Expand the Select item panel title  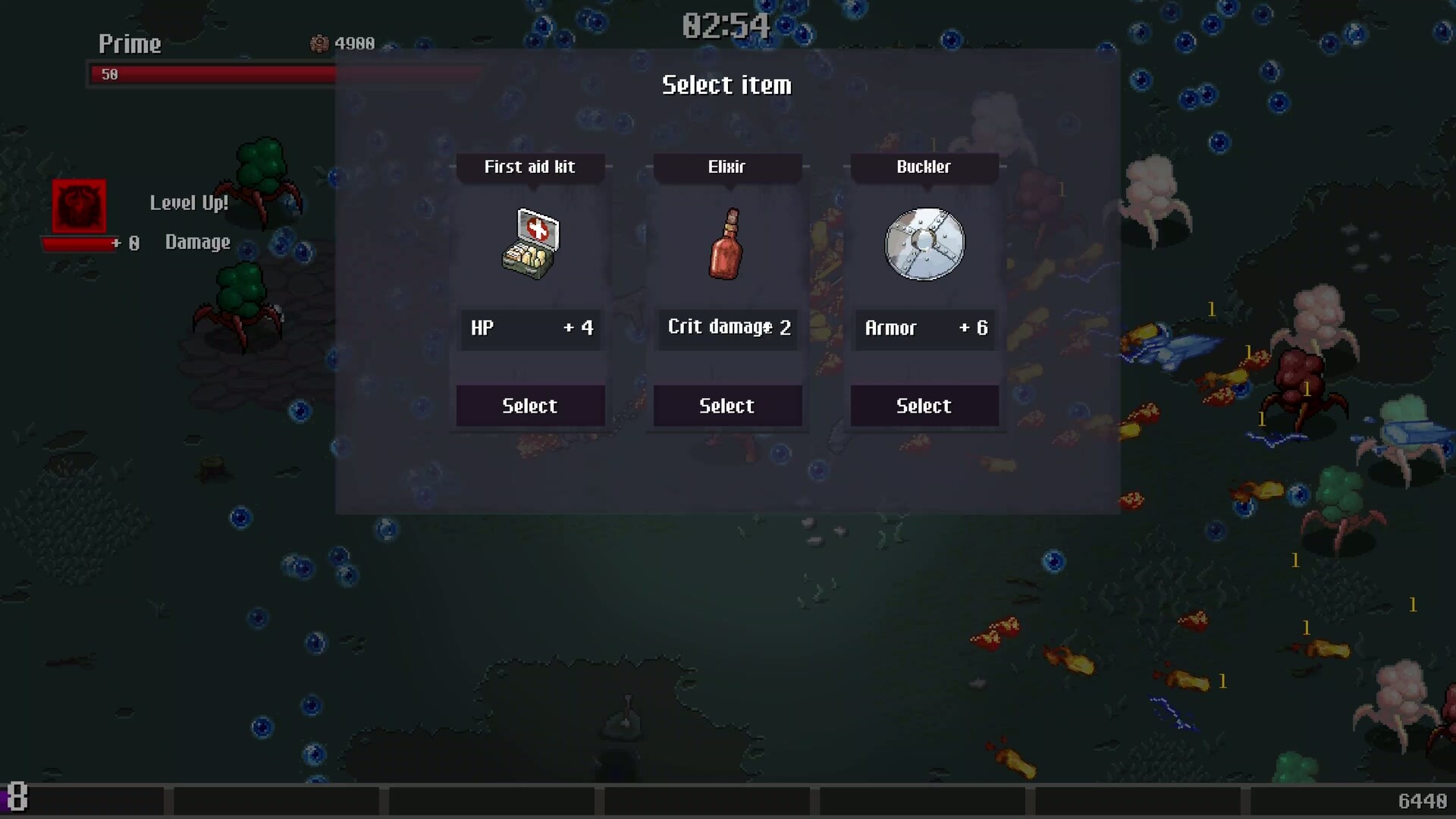tap(726, 85)
